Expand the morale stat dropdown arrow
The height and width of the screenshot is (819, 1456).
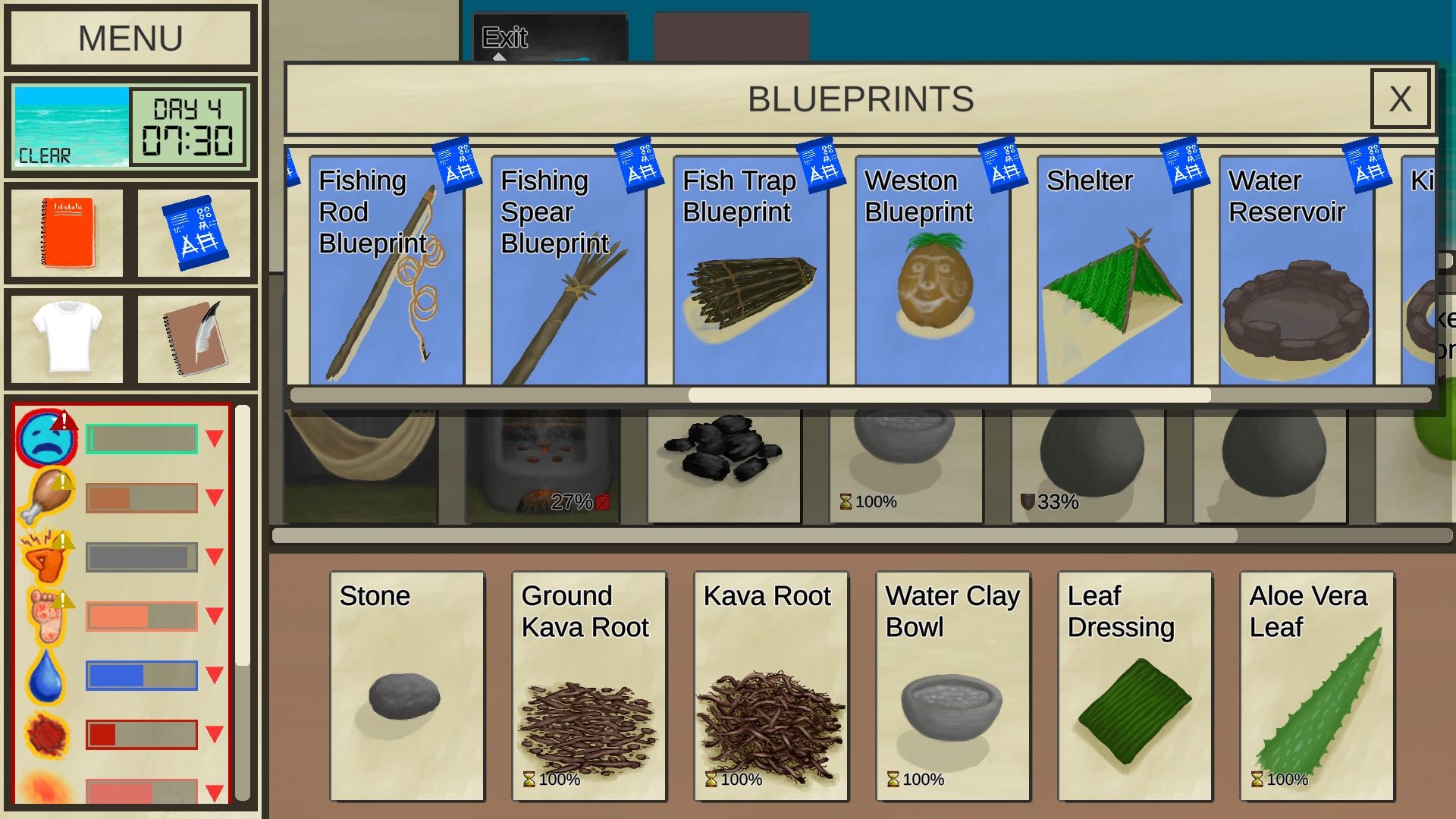coord(214,438)
